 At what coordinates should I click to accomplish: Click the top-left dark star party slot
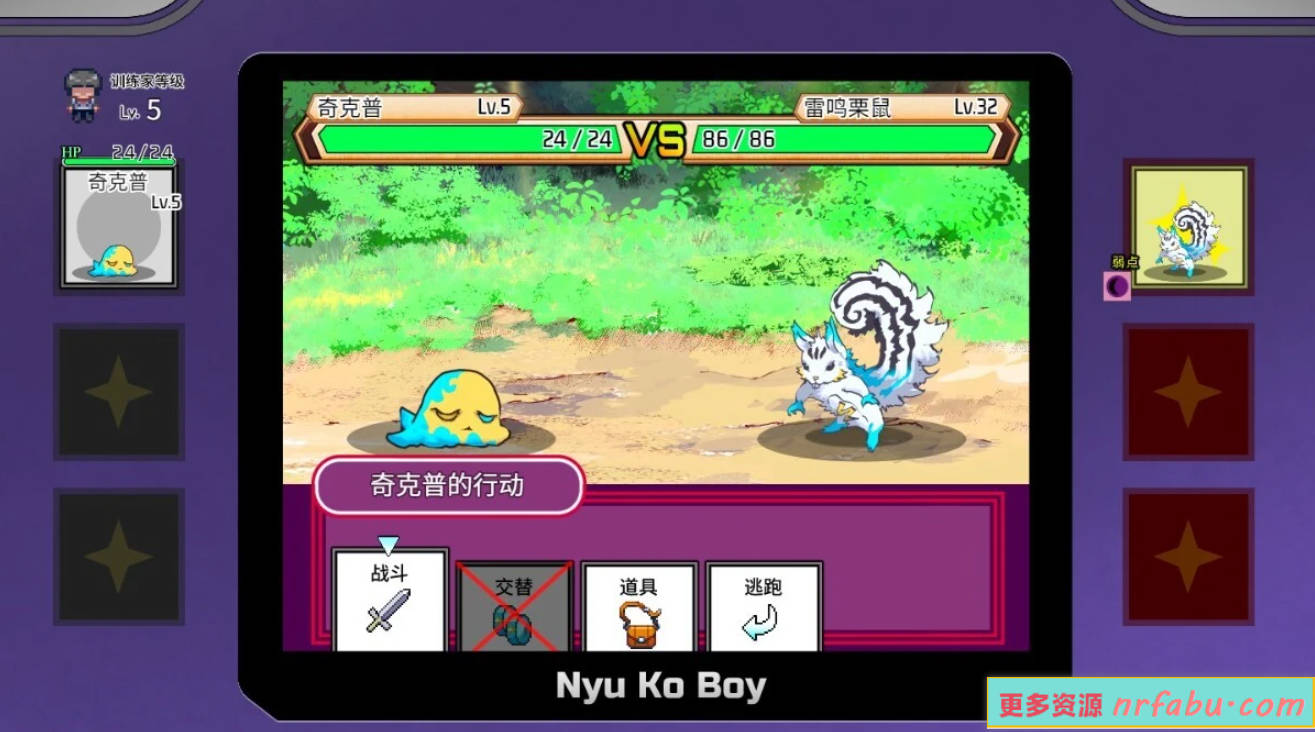pyautogui.click(x=119, y=392)
